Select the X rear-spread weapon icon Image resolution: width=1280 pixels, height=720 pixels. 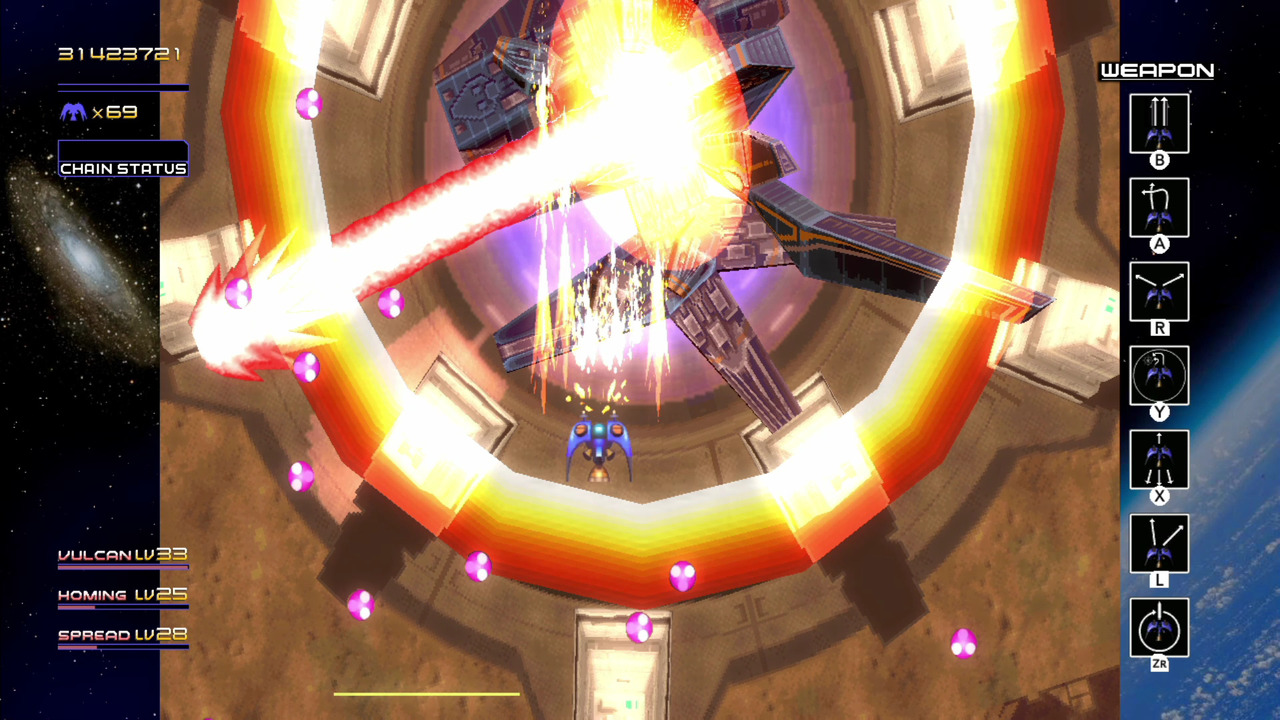[x=1159, y=460]
